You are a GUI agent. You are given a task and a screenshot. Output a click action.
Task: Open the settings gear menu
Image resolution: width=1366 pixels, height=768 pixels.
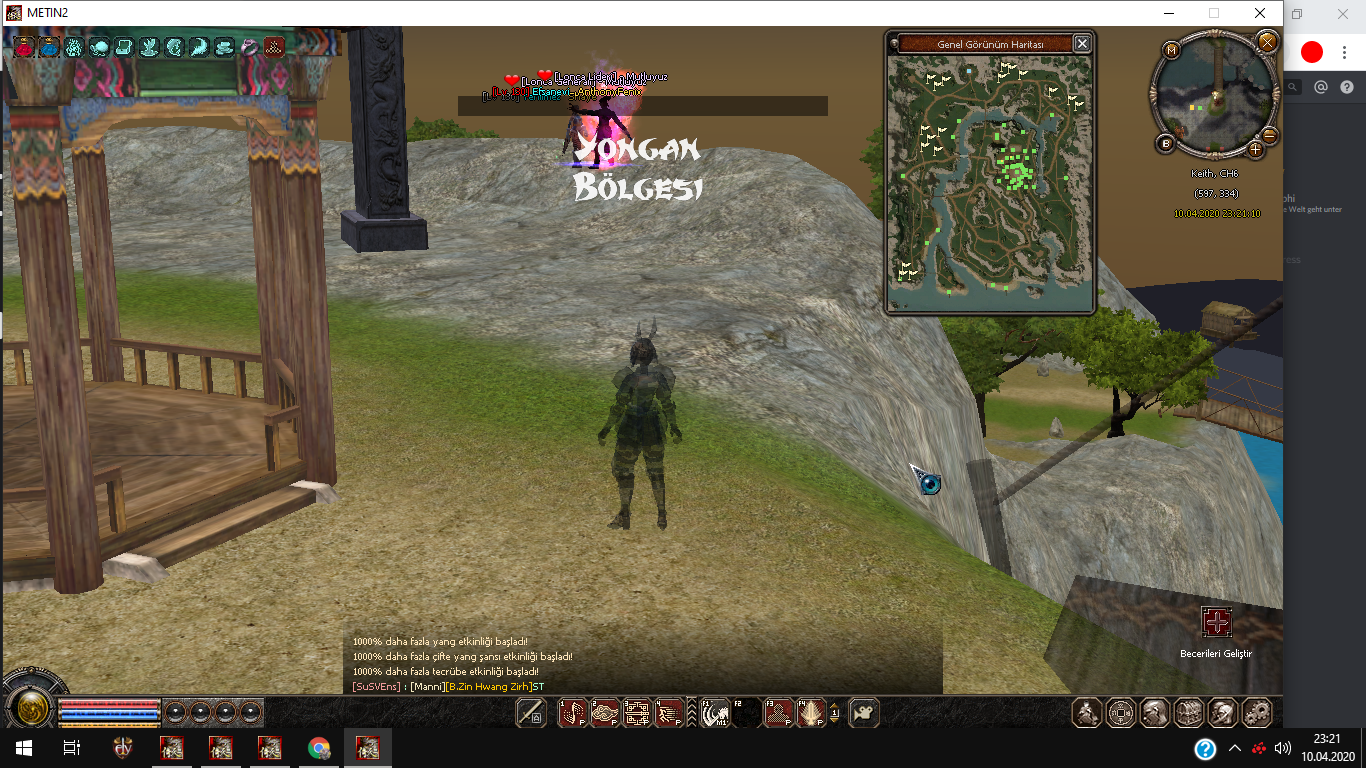[x=1257, y=712]
